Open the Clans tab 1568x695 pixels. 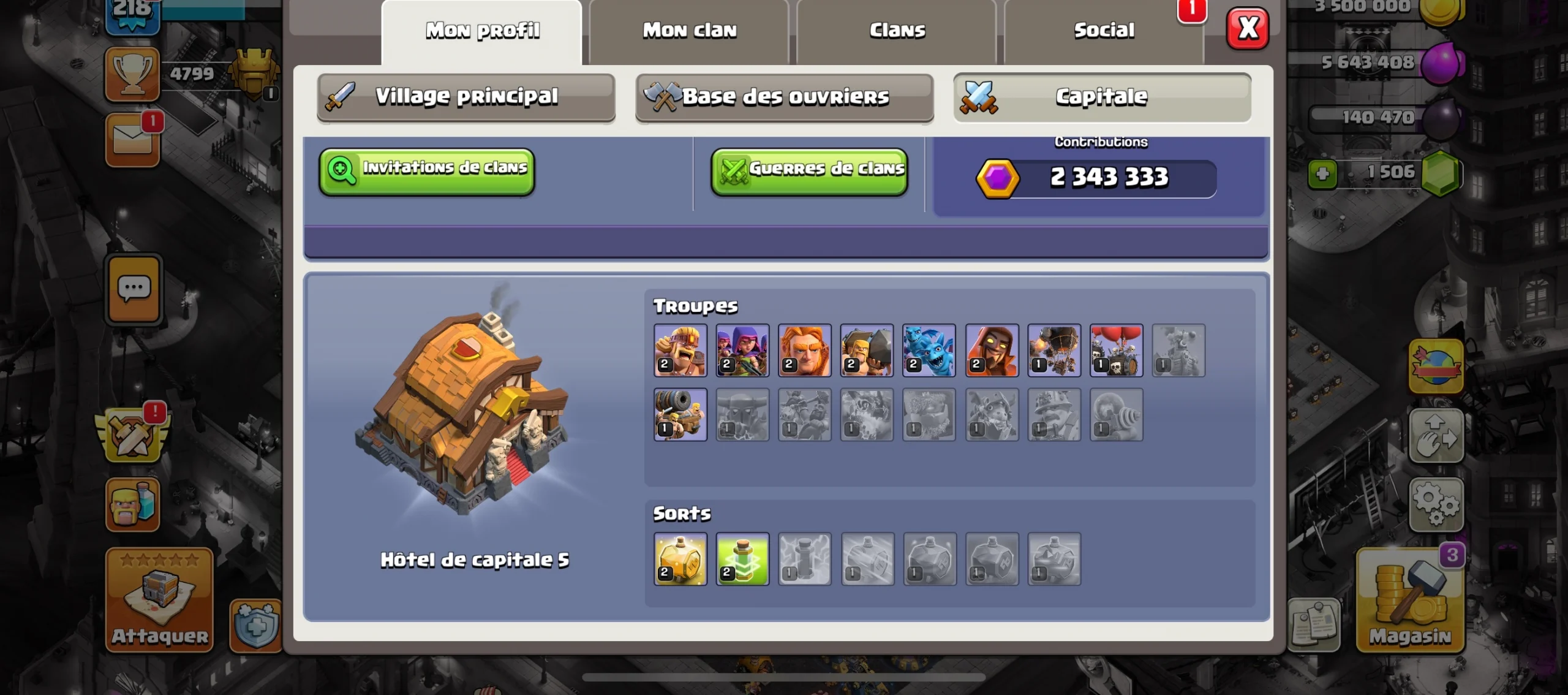[897, 31]
